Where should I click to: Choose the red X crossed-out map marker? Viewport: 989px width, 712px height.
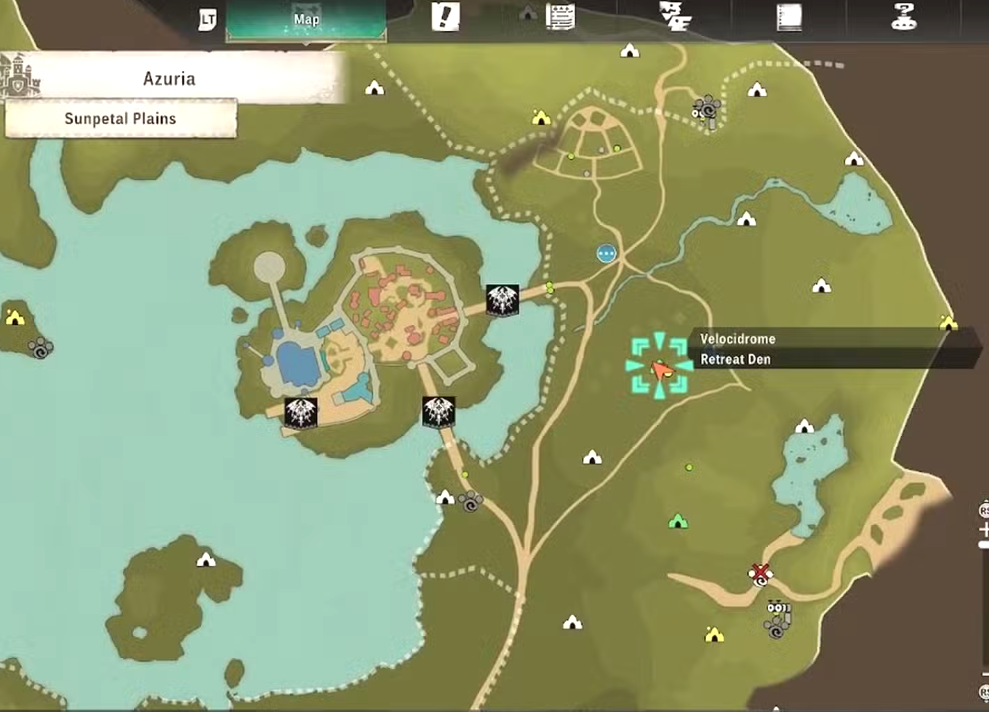tap(761, 573)
